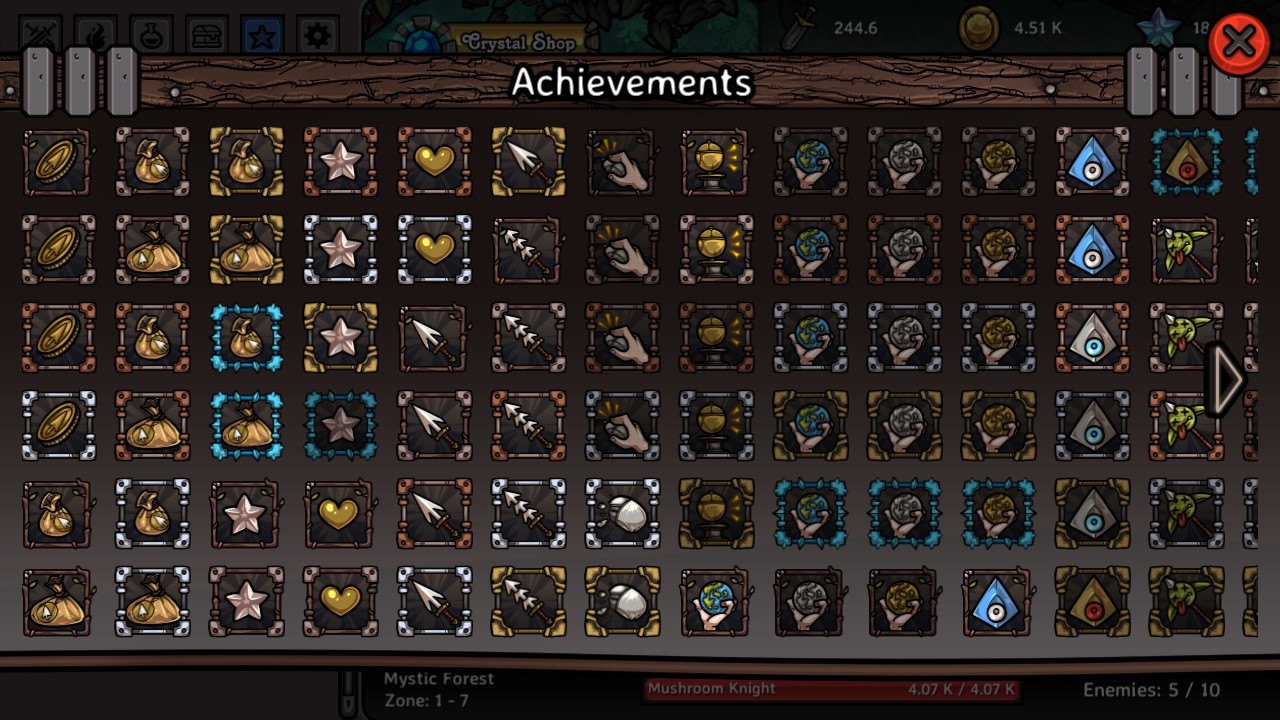This screenshot has width=1280, height=720.
Task: Select a gold bag achievement icon
Action: click(x=152, y=162)
